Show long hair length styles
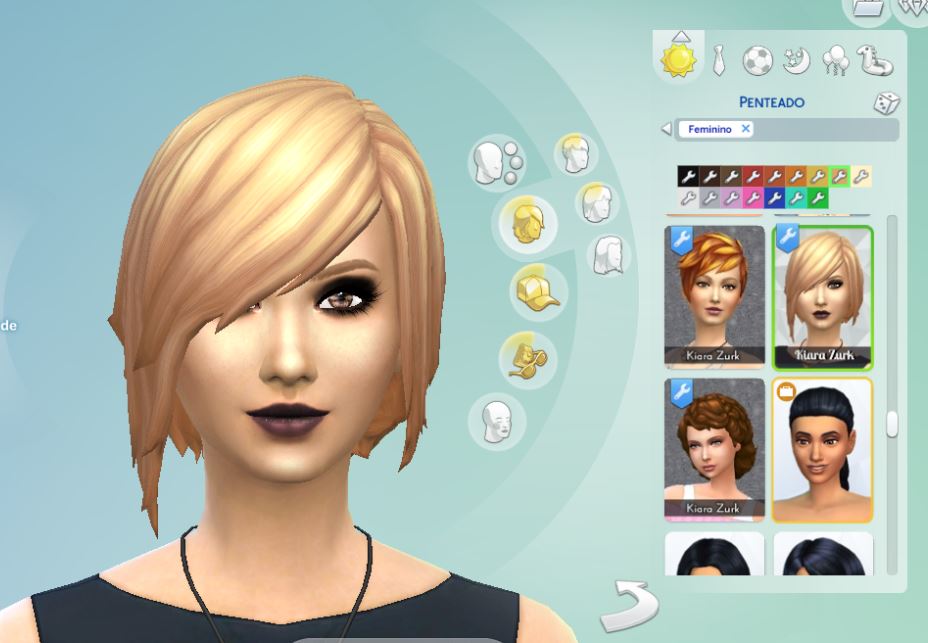This screenshot has height=643, width=928. coord(609,255)
